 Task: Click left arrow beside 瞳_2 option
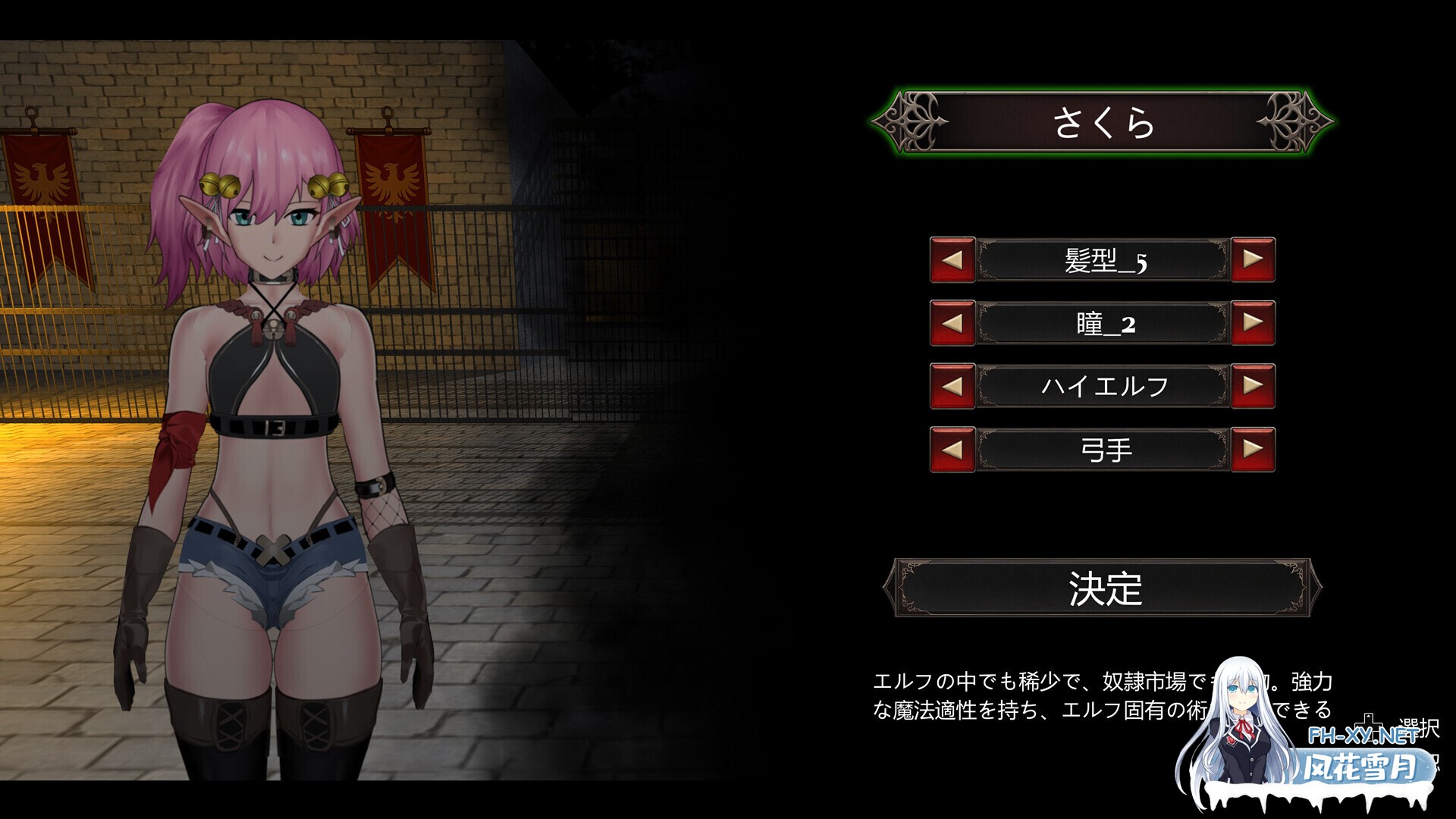(x=952, y=322)
